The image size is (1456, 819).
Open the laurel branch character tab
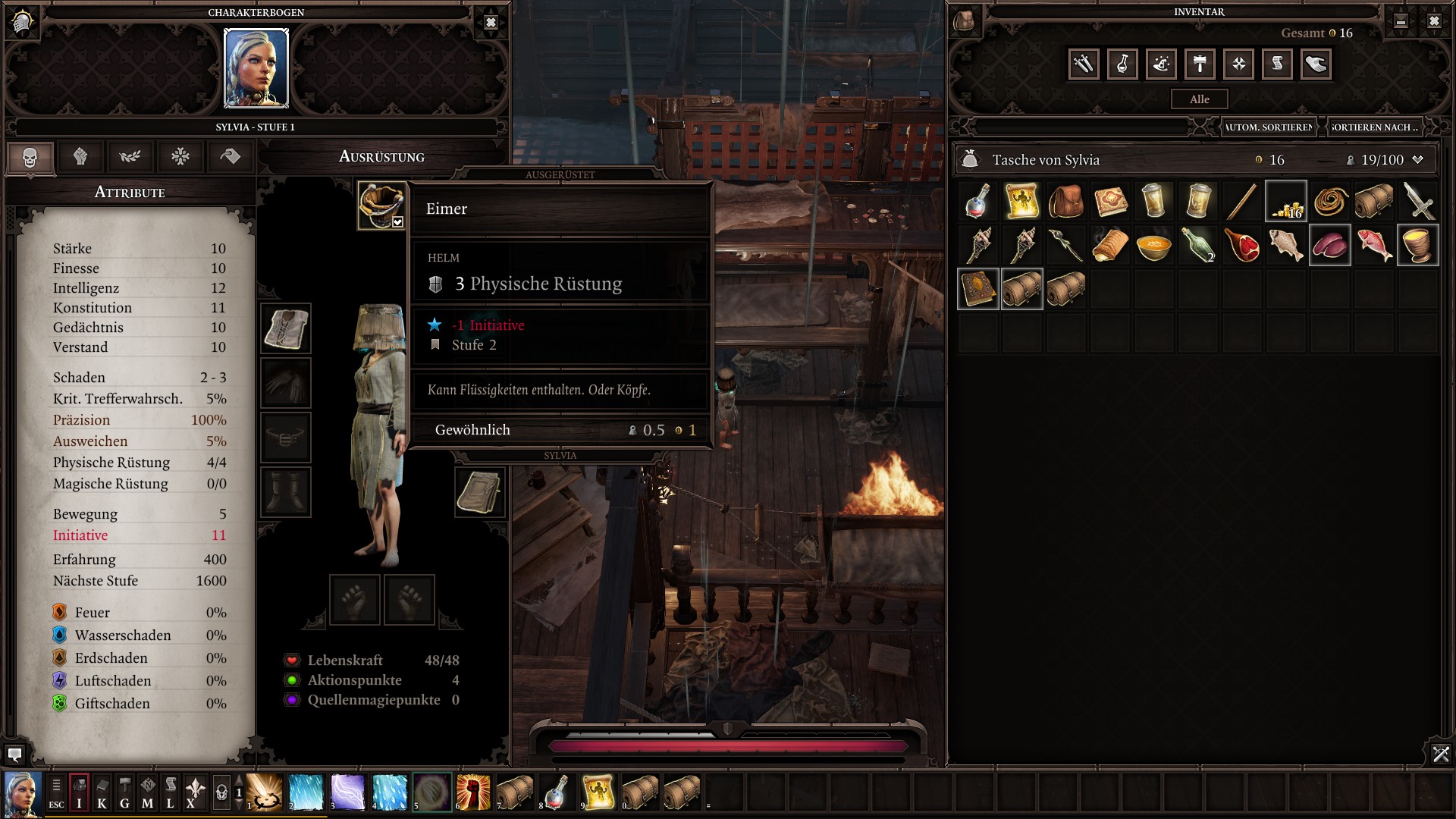[x=130, y=157]
